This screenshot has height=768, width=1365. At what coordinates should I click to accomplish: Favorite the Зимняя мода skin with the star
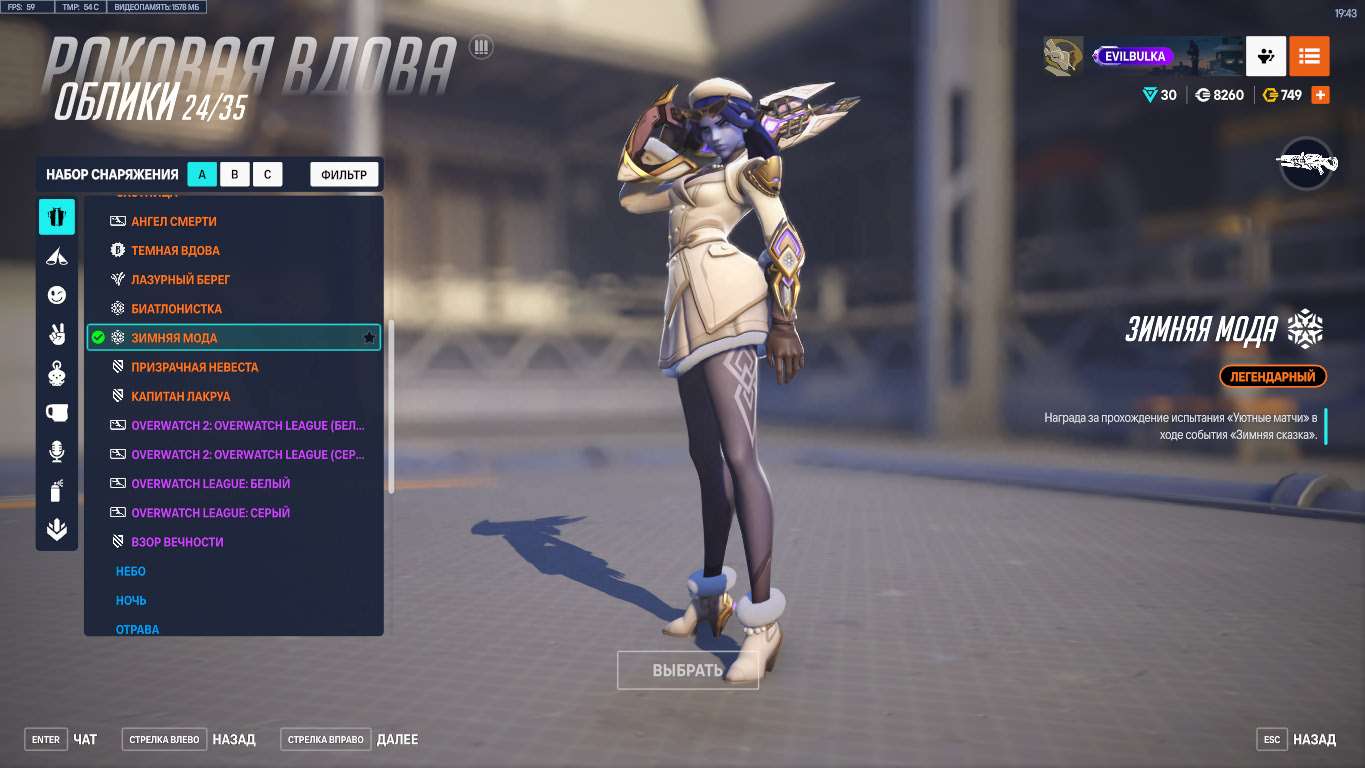pyautogui.click(x=368, y=338)
